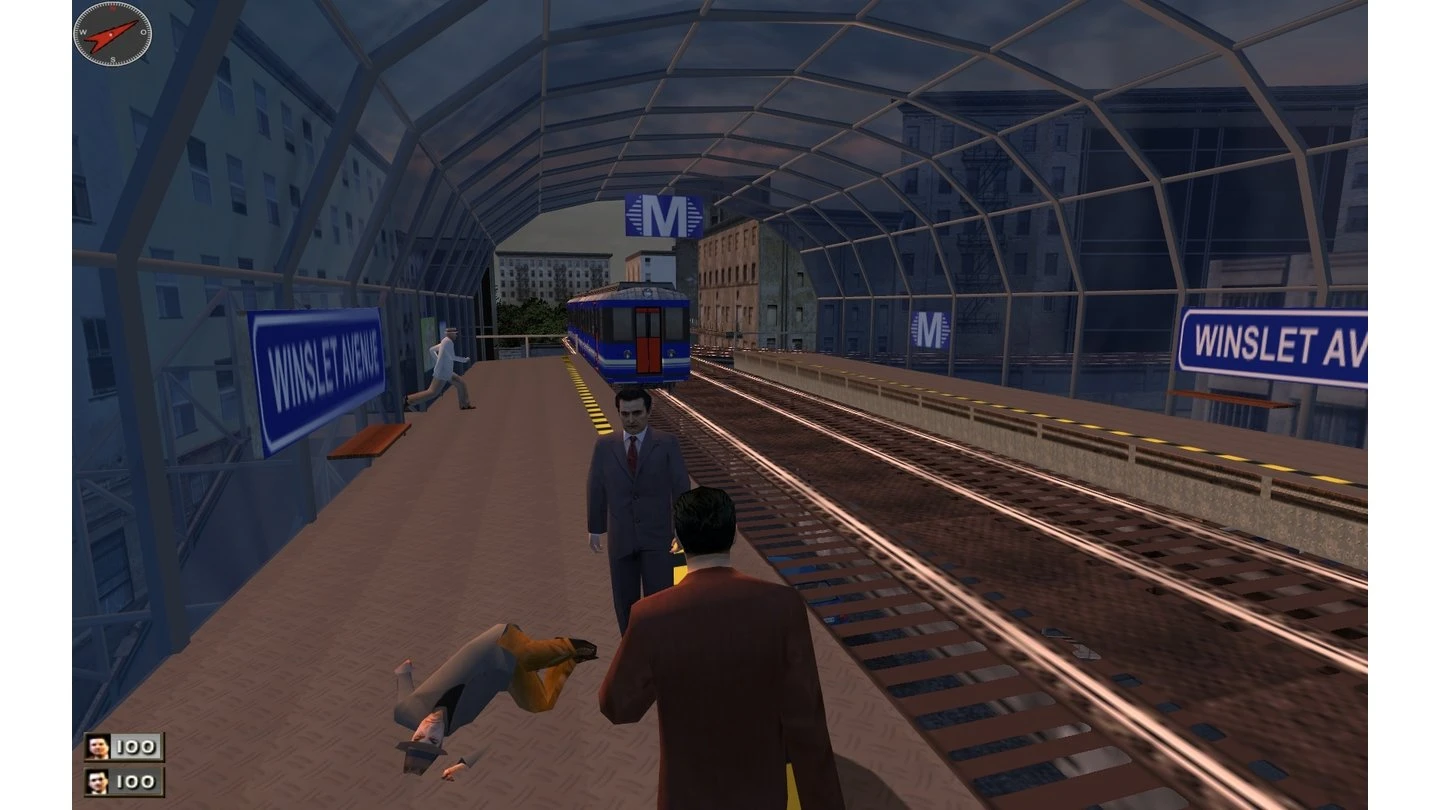Click the O marker on the compass dial
This screenshot has width=1440, height=810.
click(x=144, y=32)
